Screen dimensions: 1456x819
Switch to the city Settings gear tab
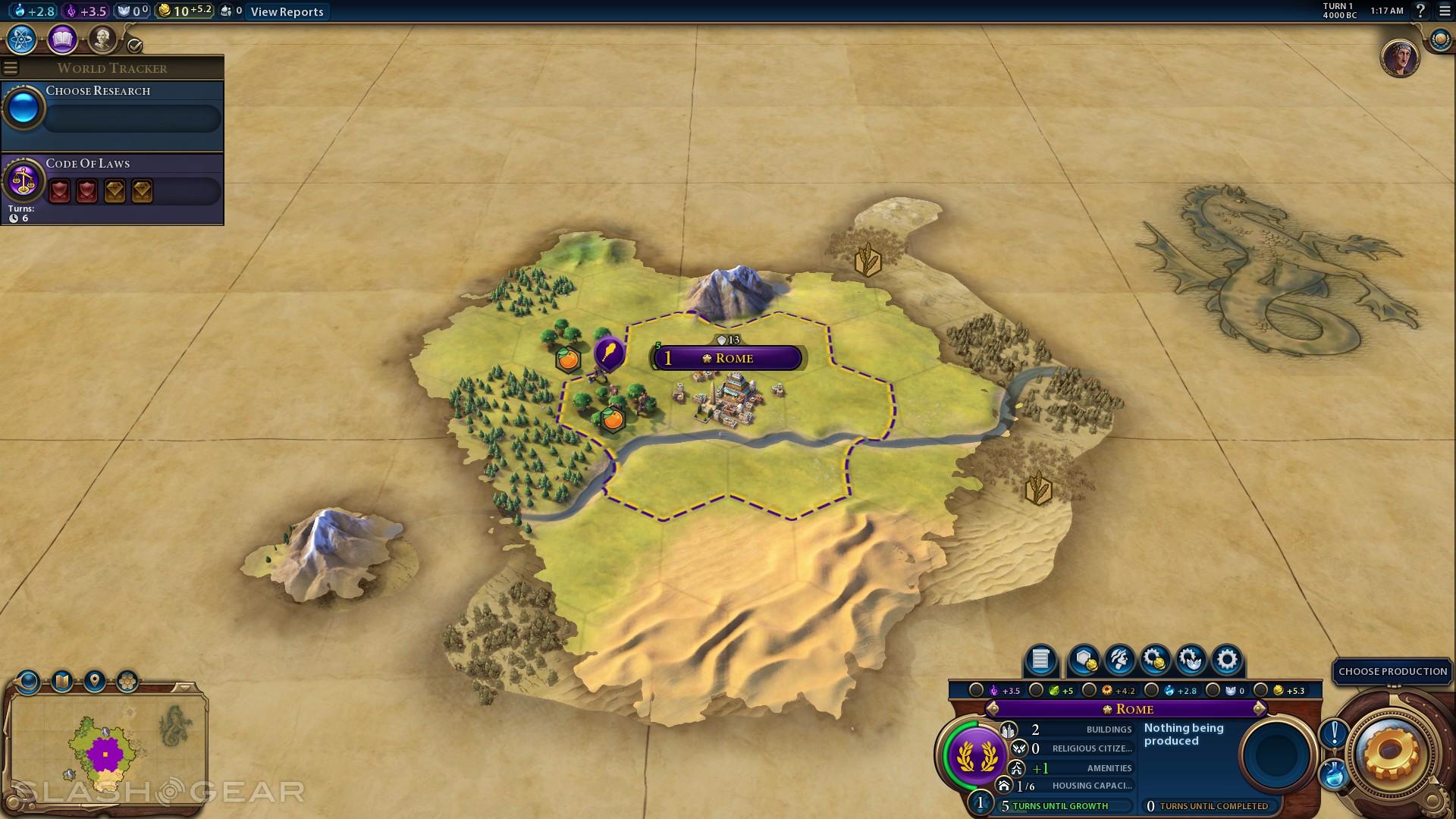pos(1225,660)
